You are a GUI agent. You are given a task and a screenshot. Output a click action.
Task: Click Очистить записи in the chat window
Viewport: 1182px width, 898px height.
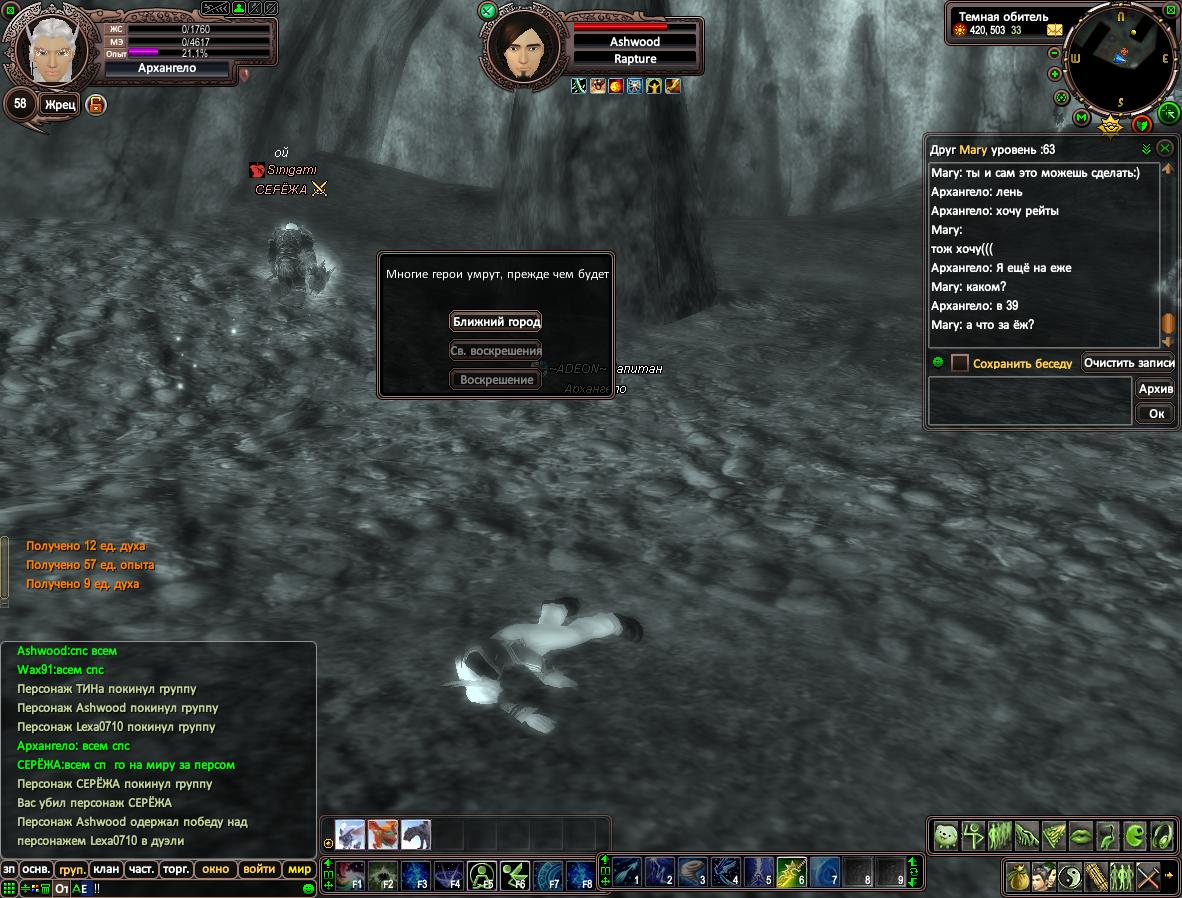point(1128,363)
